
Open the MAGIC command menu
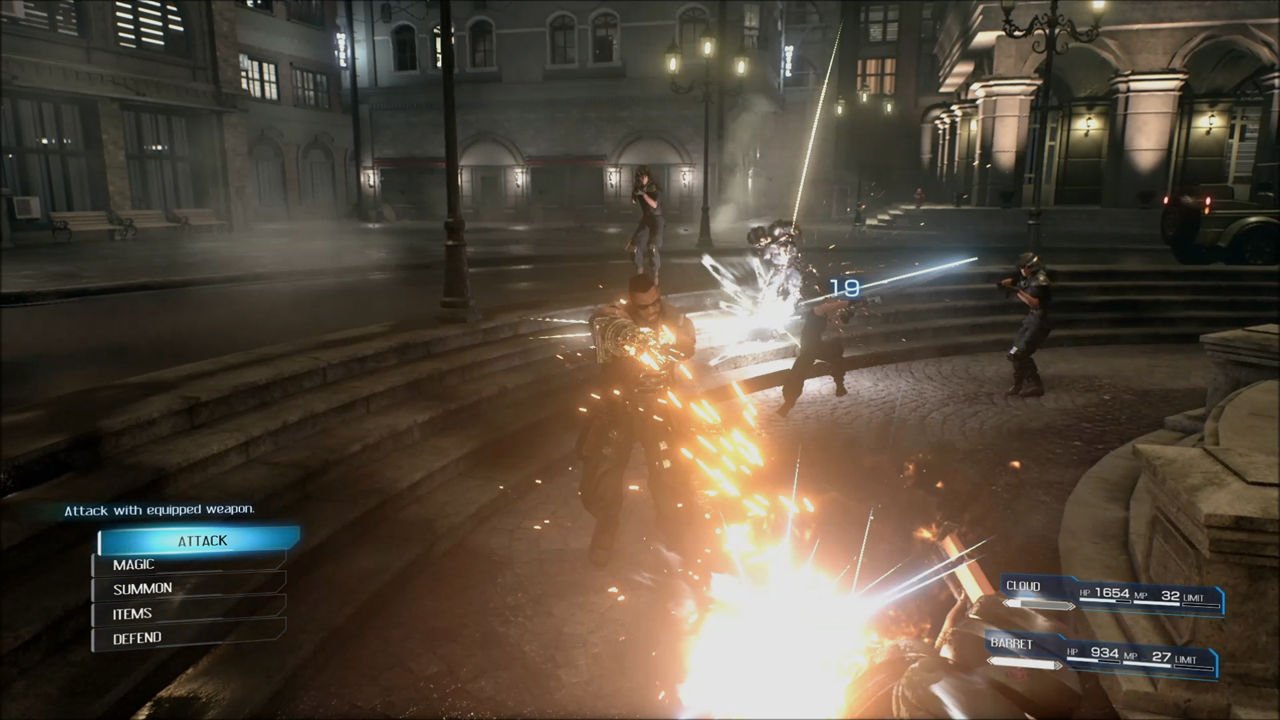tap(134, 564)
